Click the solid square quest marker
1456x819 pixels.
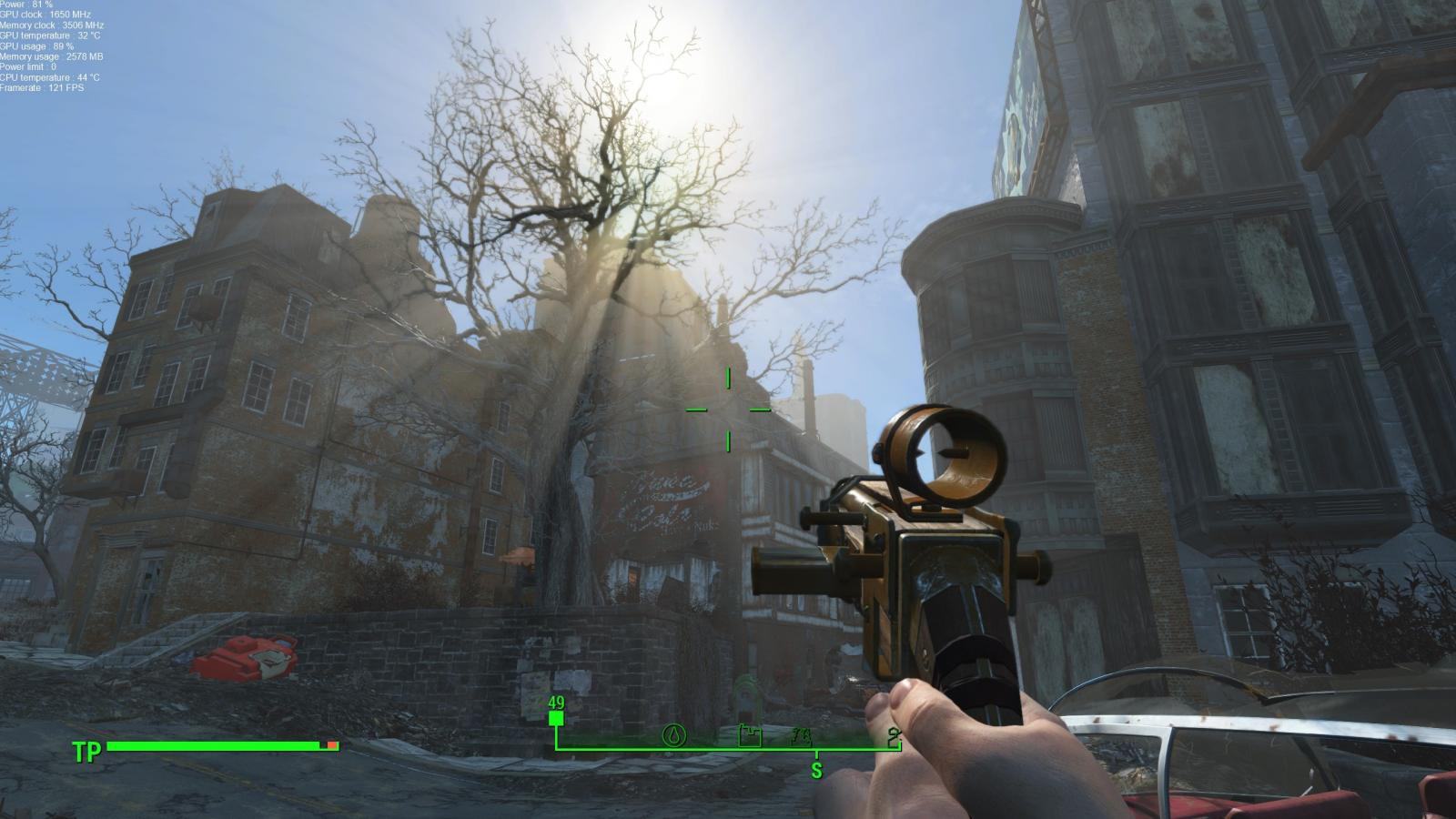click(x=556, y=719)
